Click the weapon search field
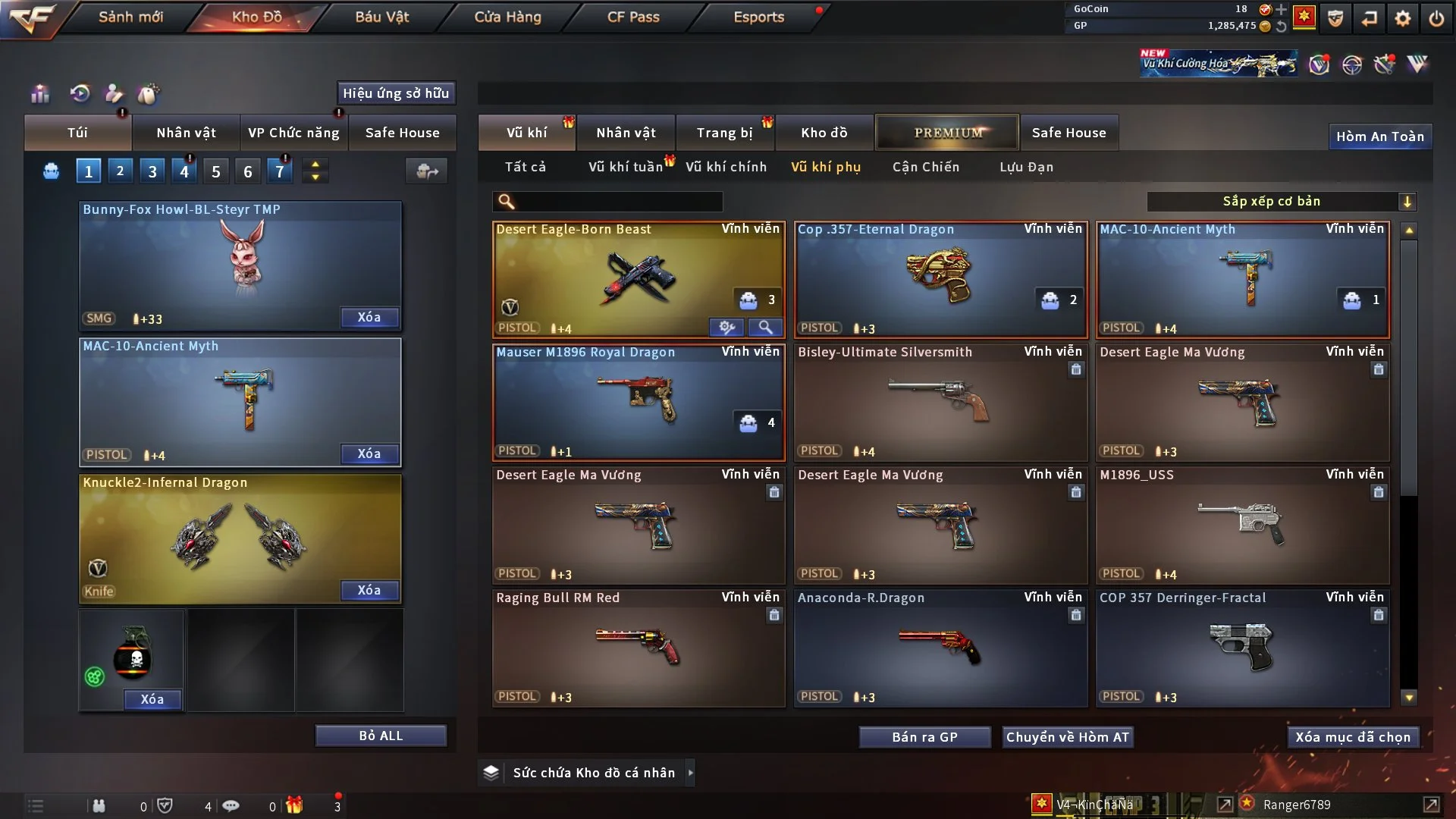Screen dimensions: 1456x819 click(x=618, y=202)
